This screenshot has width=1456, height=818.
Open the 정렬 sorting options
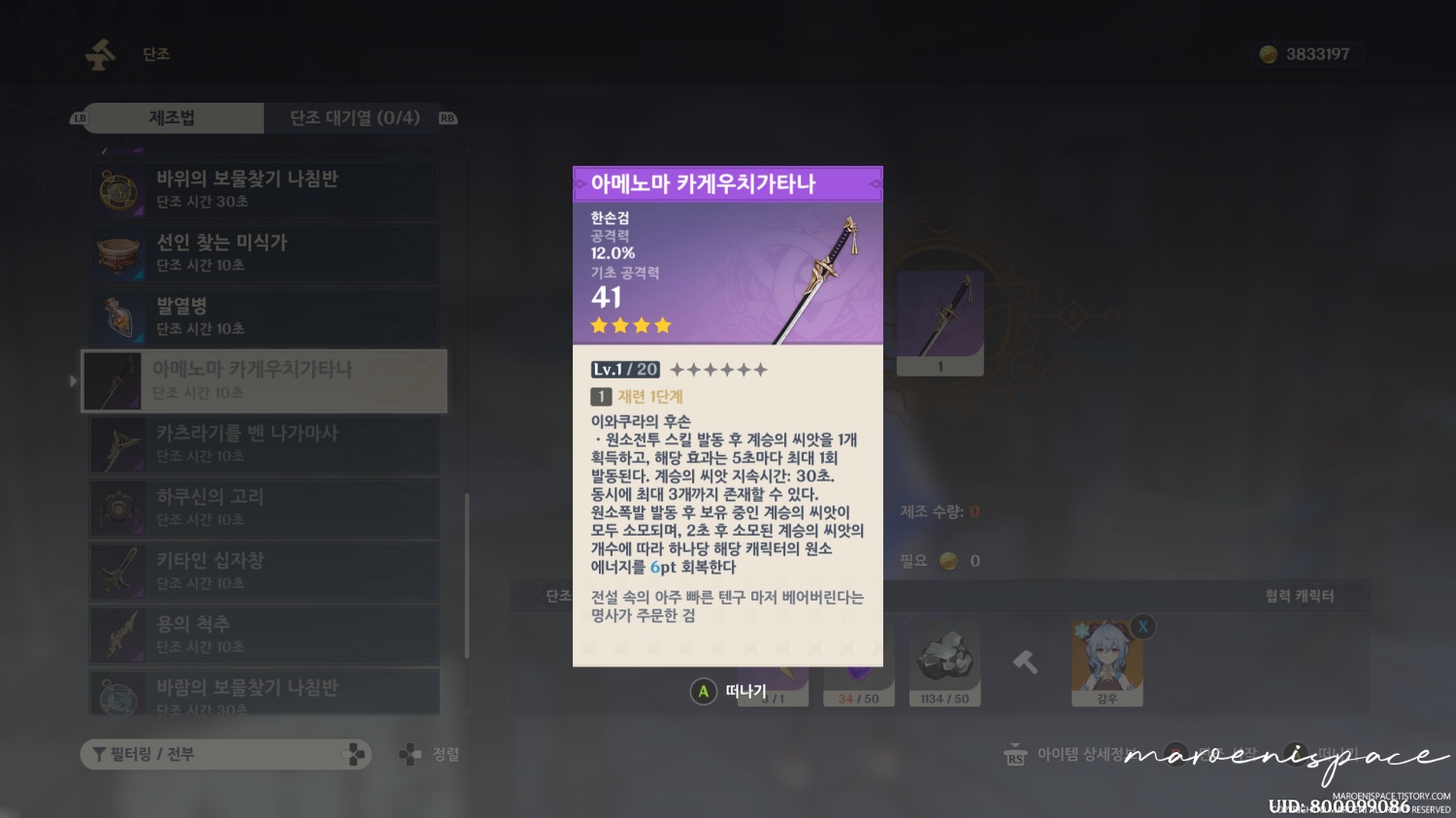427,753
